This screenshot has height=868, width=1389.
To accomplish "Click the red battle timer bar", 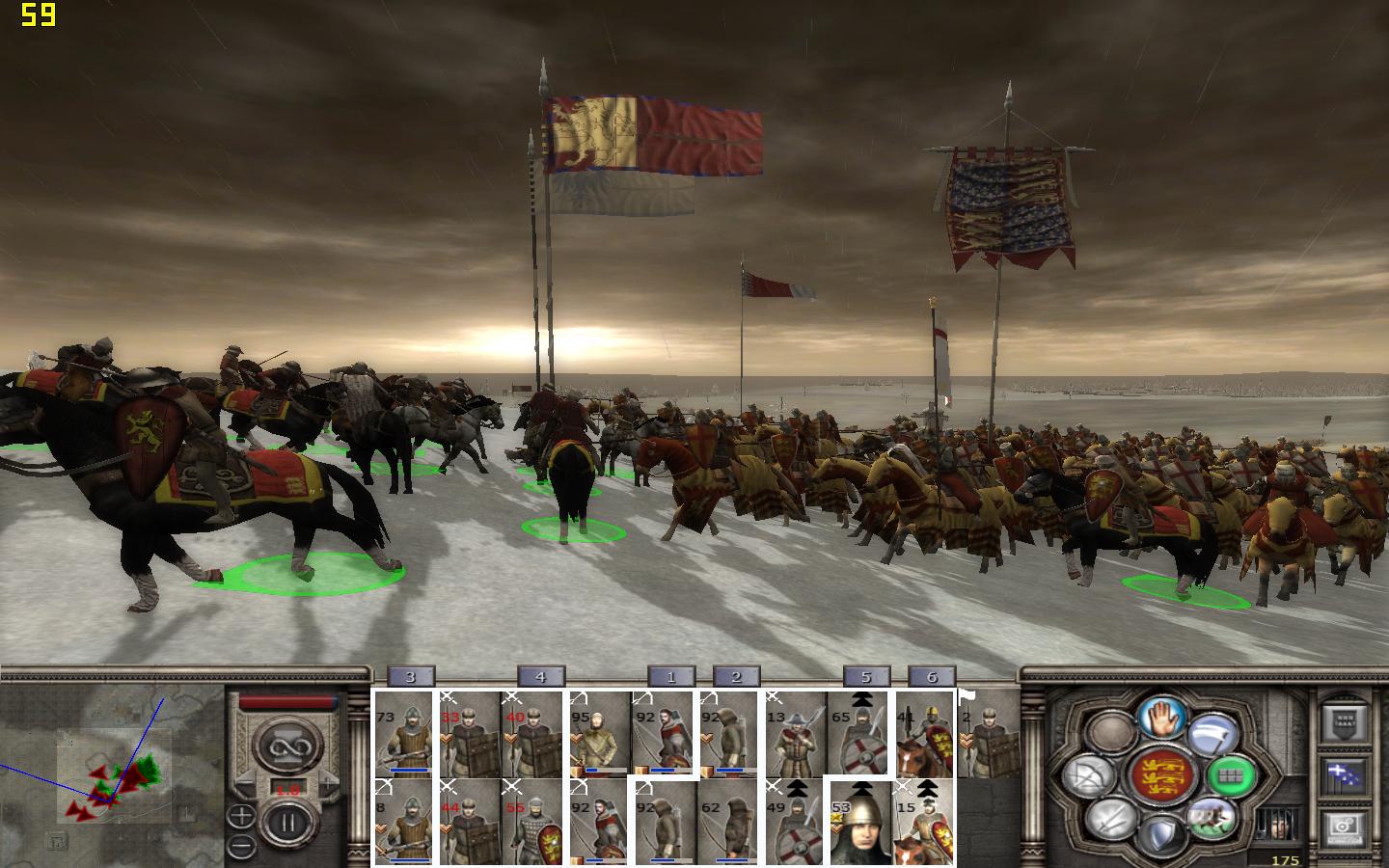I will point(287,701).
